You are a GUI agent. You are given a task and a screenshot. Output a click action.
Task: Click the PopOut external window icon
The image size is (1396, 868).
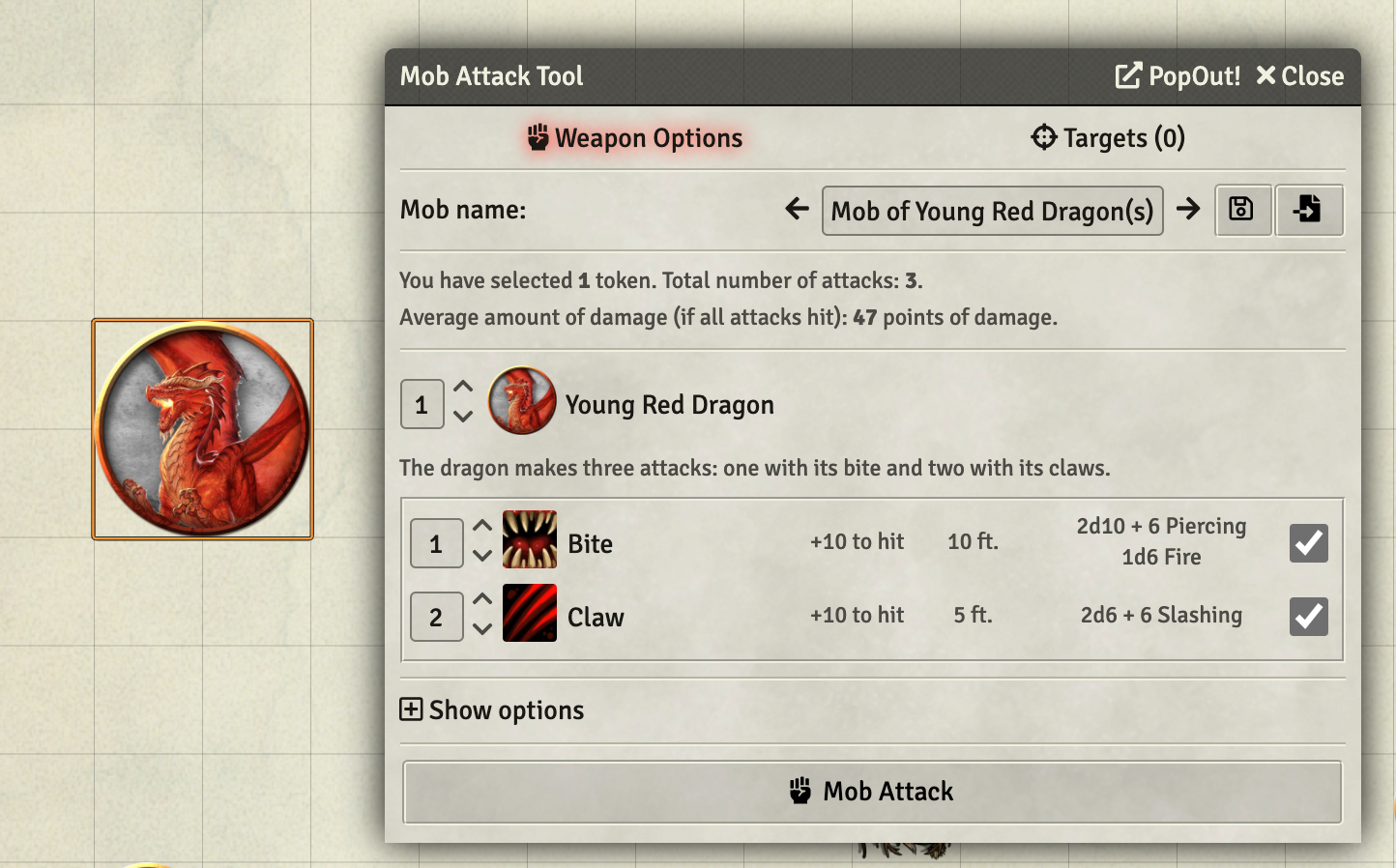1127,74
